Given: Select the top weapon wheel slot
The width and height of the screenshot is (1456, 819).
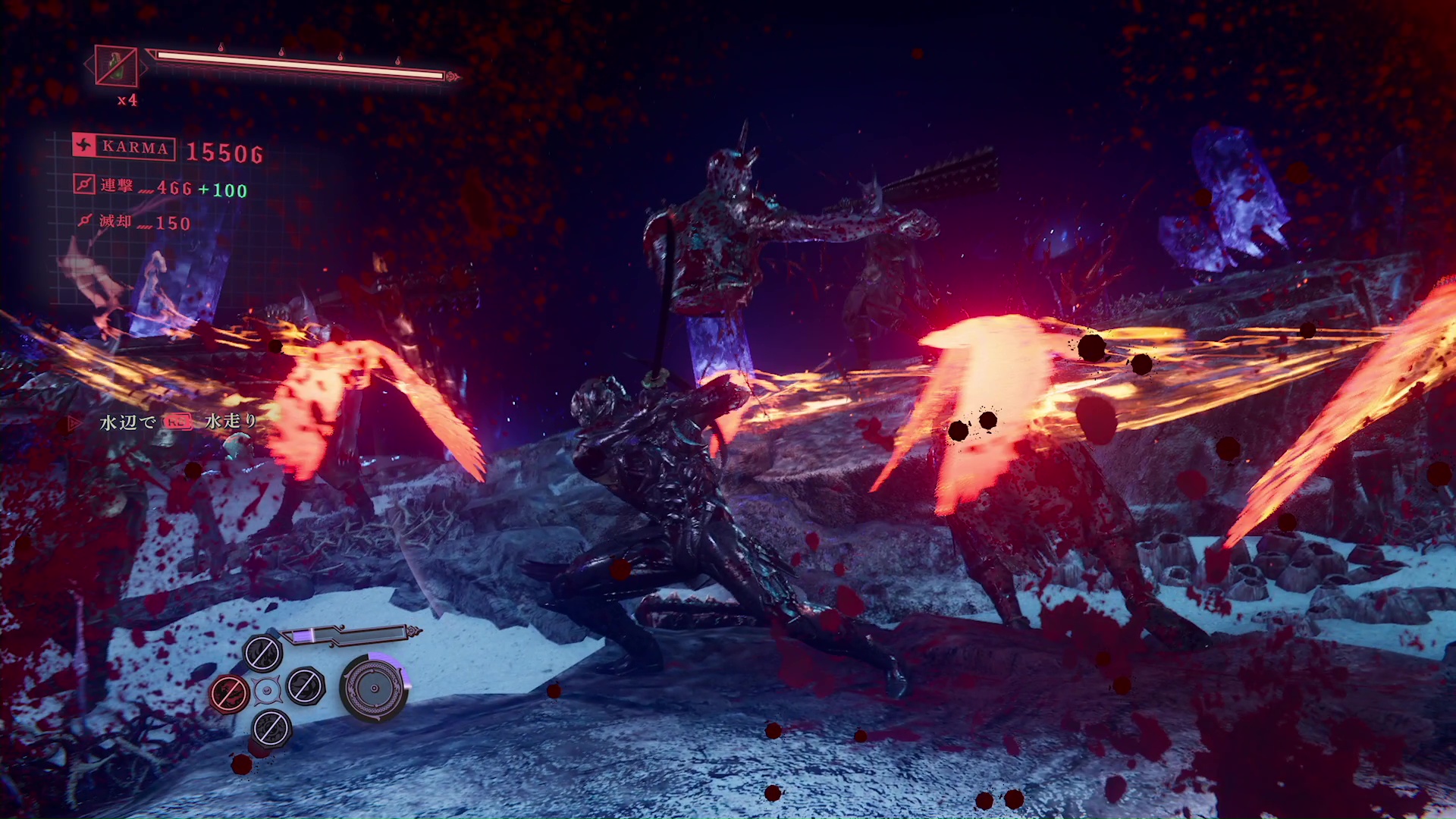Looking at the screenshot, I should pos(263,653).
